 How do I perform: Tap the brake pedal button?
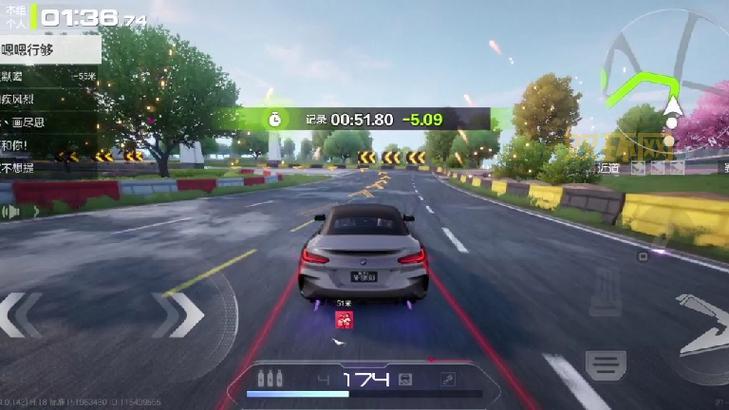tap(605, 366)
